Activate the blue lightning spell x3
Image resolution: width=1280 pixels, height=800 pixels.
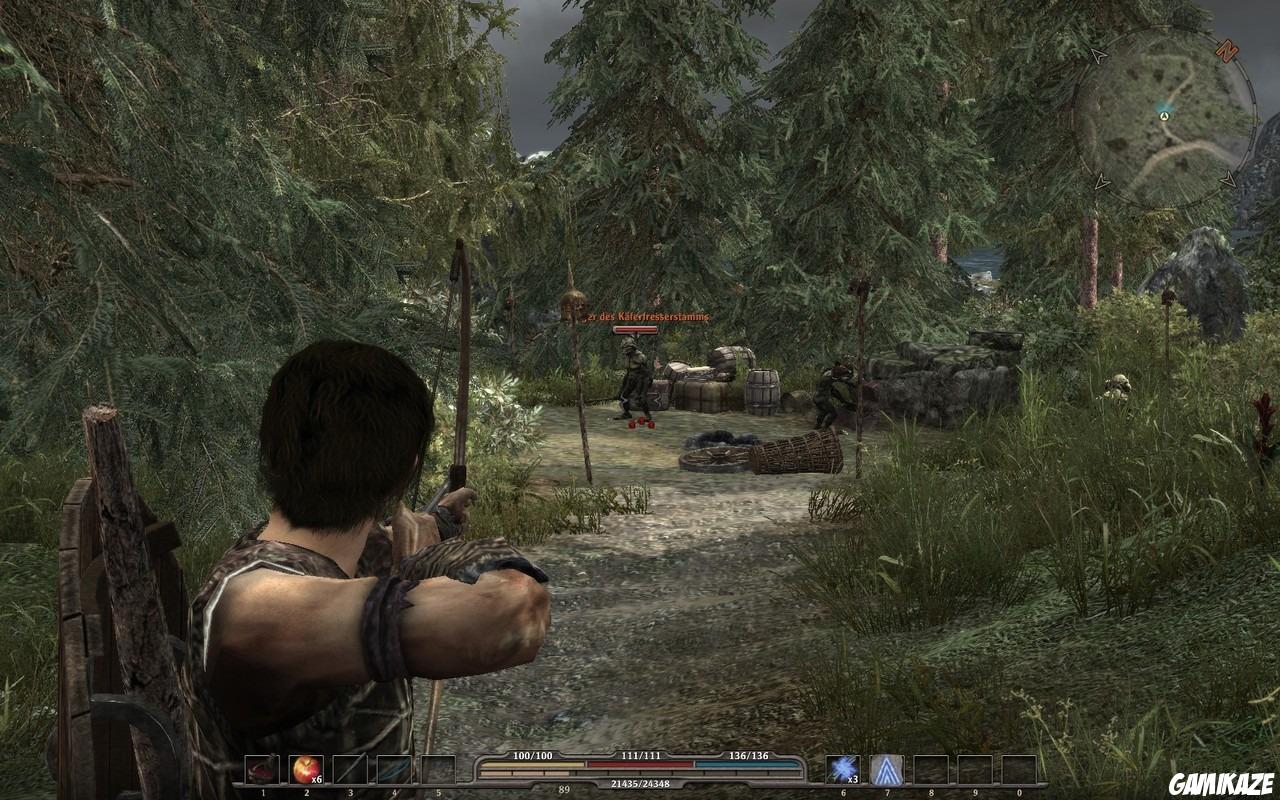(843, 769)
